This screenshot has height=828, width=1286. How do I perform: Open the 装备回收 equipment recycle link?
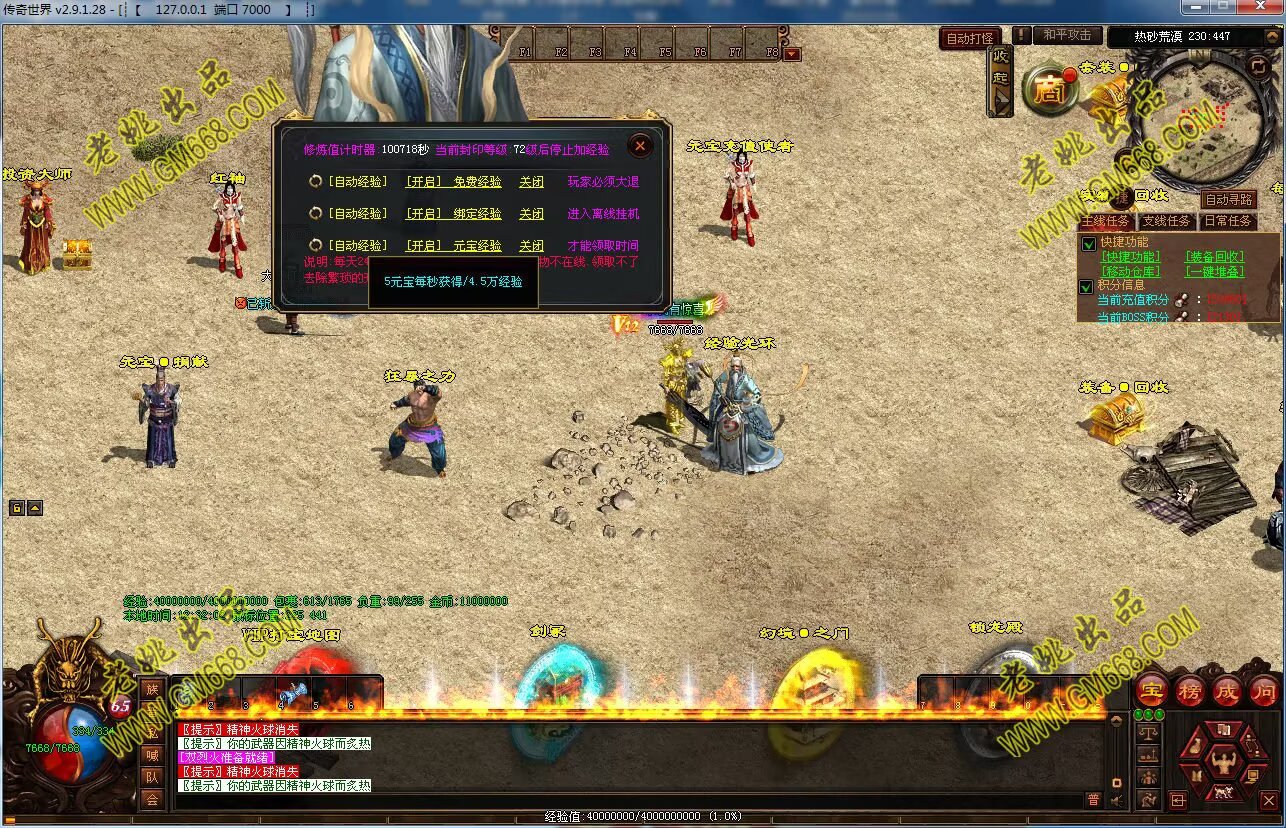tap(1215, 257)
